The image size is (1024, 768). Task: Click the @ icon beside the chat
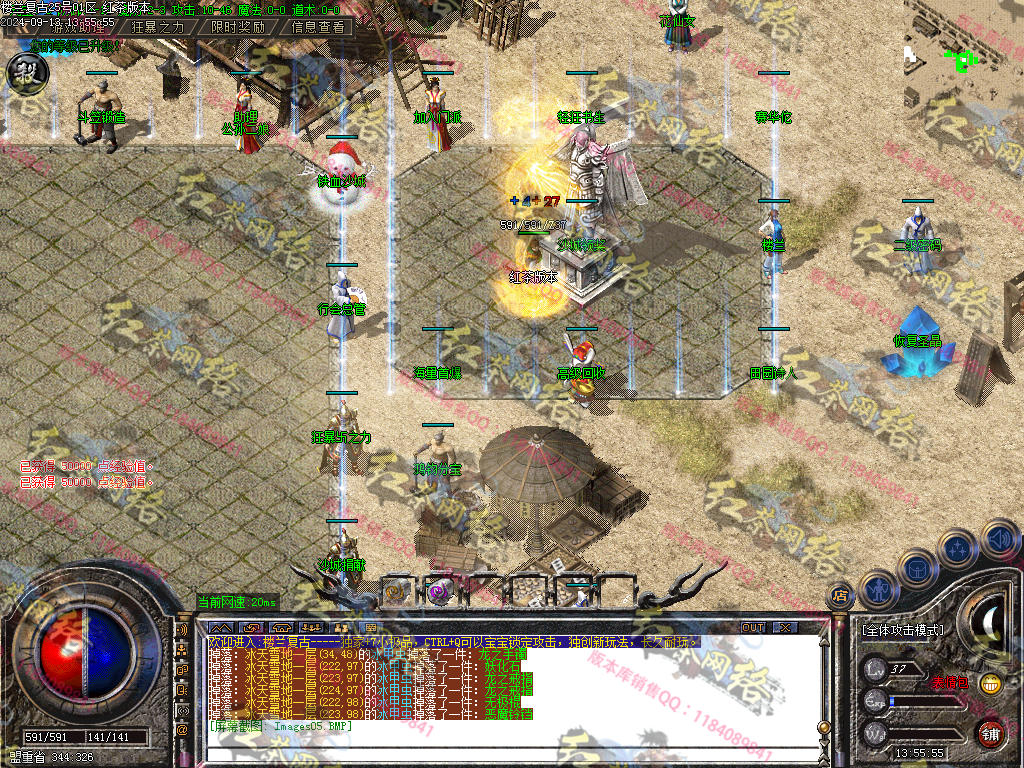[182, 730]
